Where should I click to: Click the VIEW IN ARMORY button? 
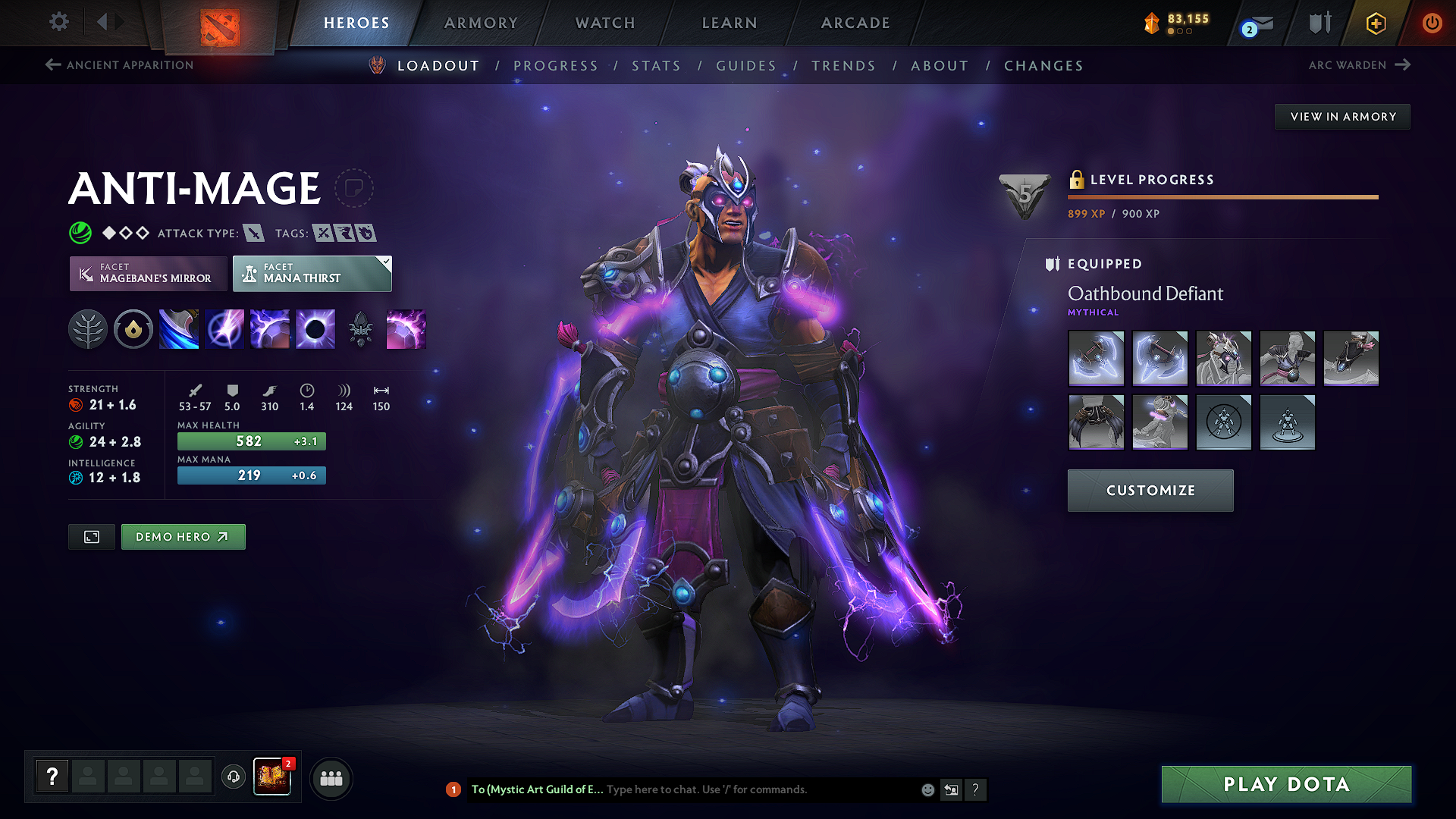tap(1342, 116)
